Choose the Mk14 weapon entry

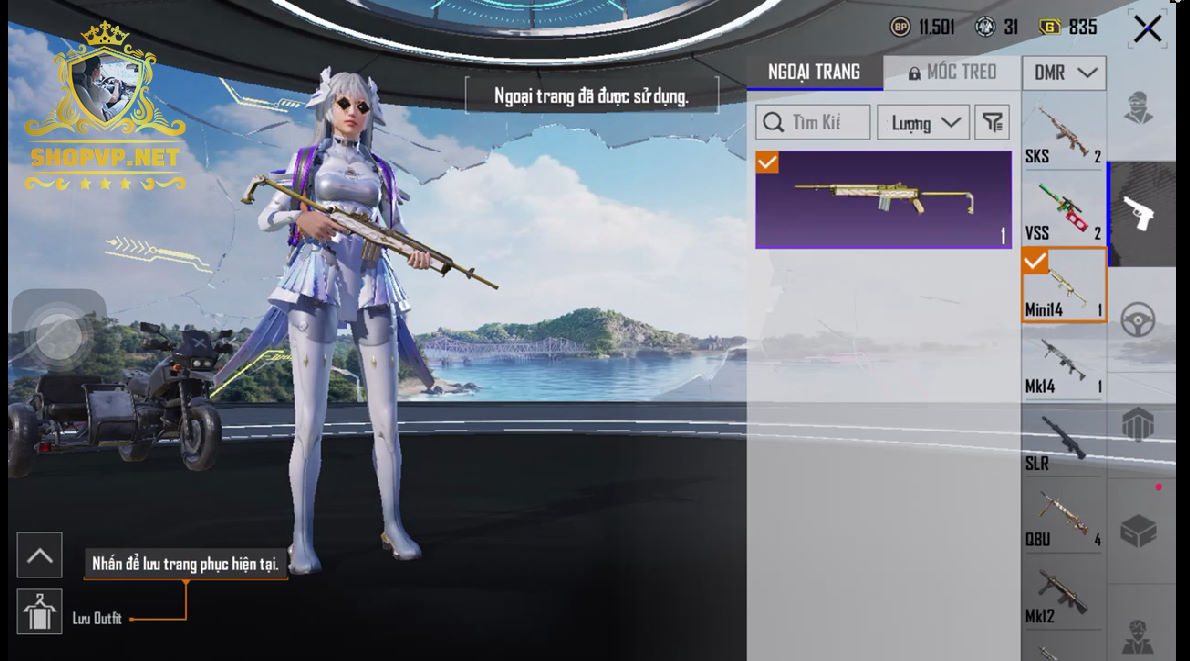(1063, 363)
